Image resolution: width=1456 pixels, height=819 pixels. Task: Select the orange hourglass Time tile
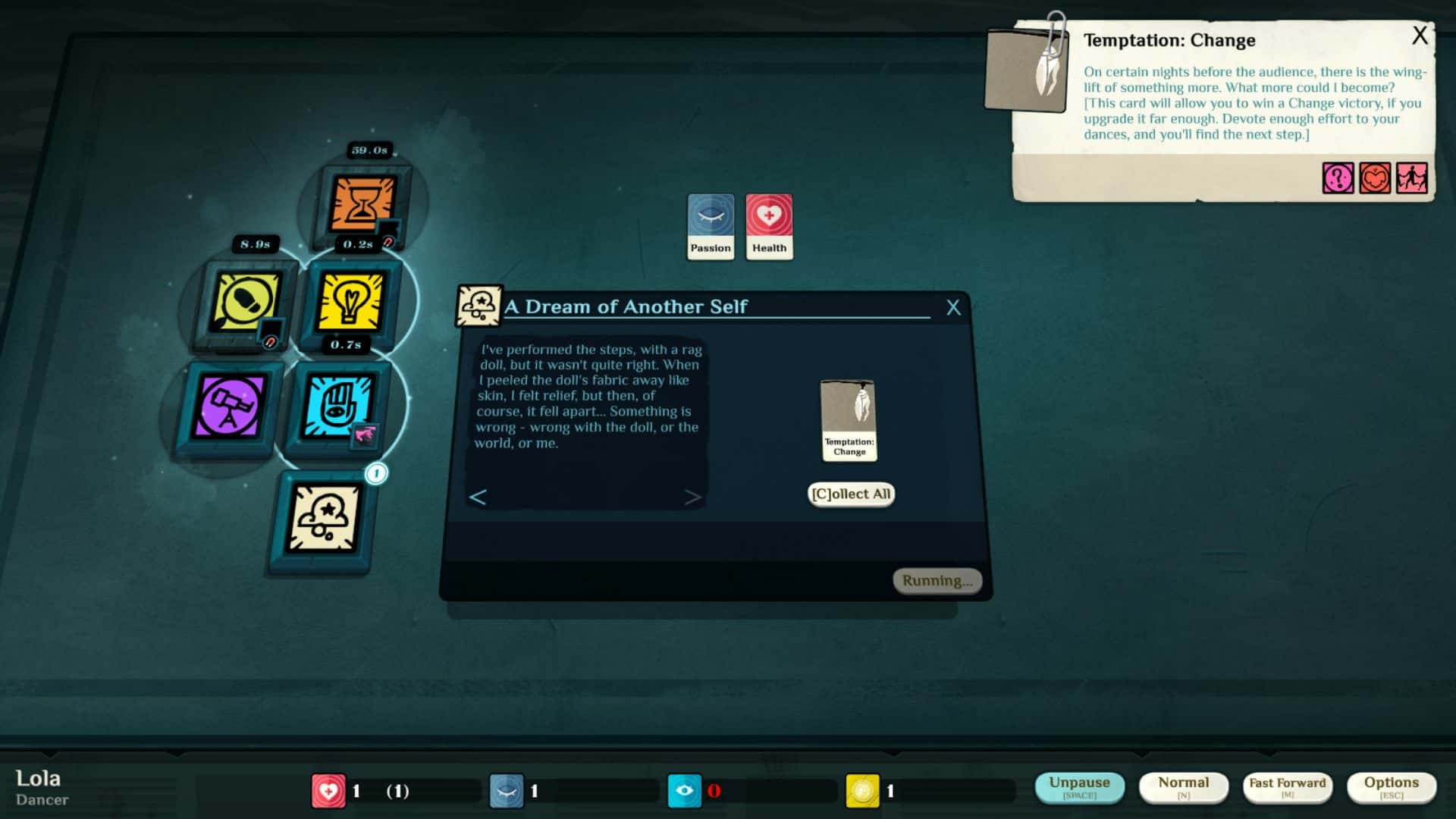(362, 203)
